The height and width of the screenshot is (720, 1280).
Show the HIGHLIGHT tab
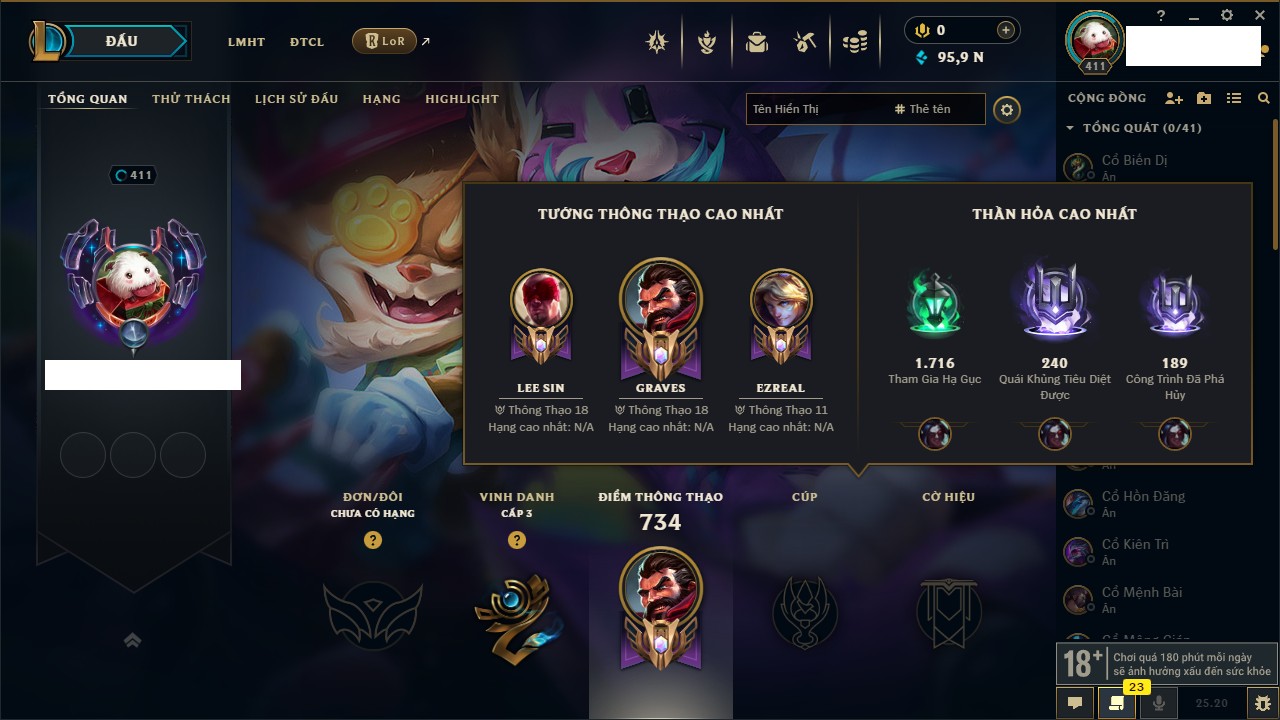point(461,99)
